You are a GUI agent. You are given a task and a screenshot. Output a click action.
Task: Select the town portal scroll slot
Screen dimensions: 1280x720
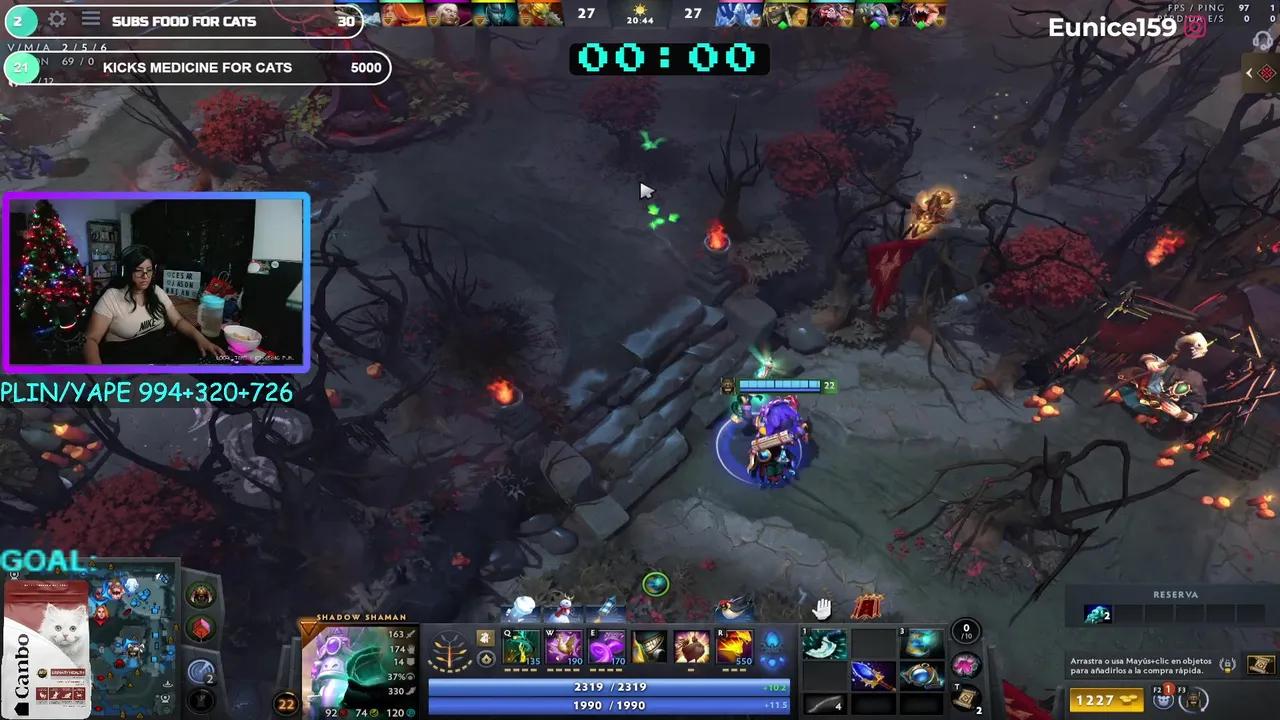pyautogui.click(x=965, y=695)
